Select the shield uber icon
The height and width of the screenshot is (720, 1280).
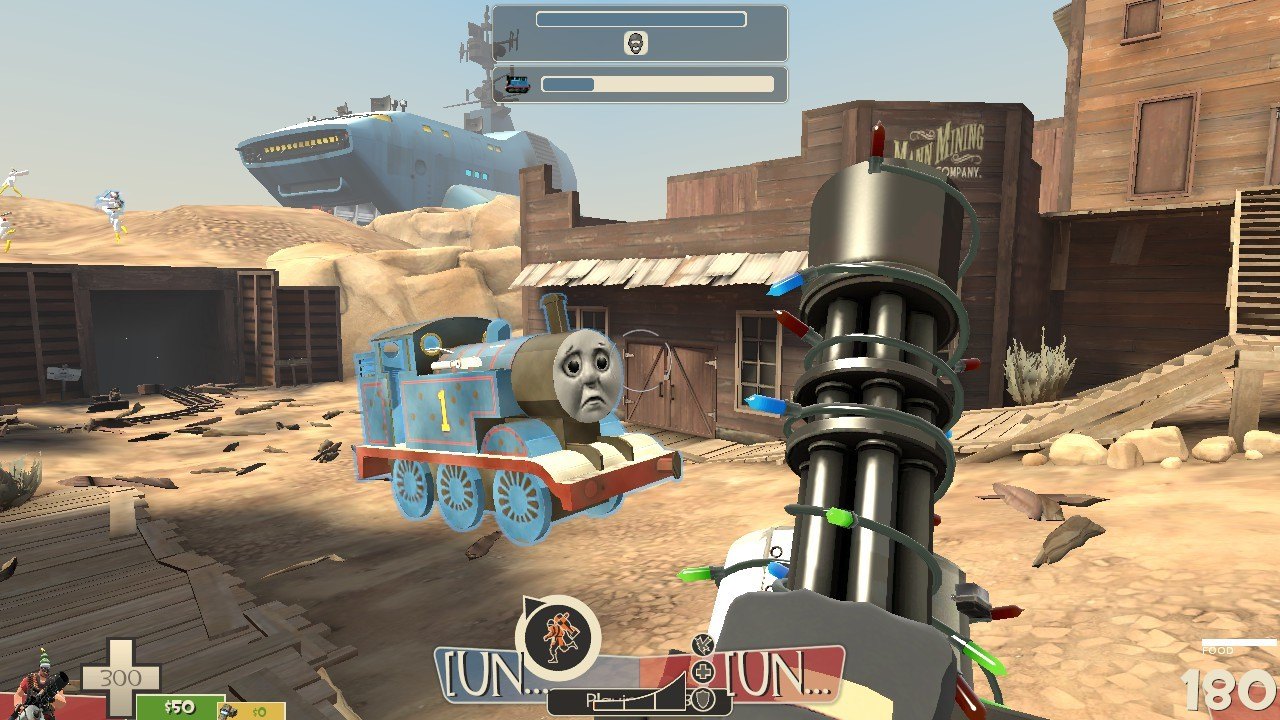tap(705, 697)
